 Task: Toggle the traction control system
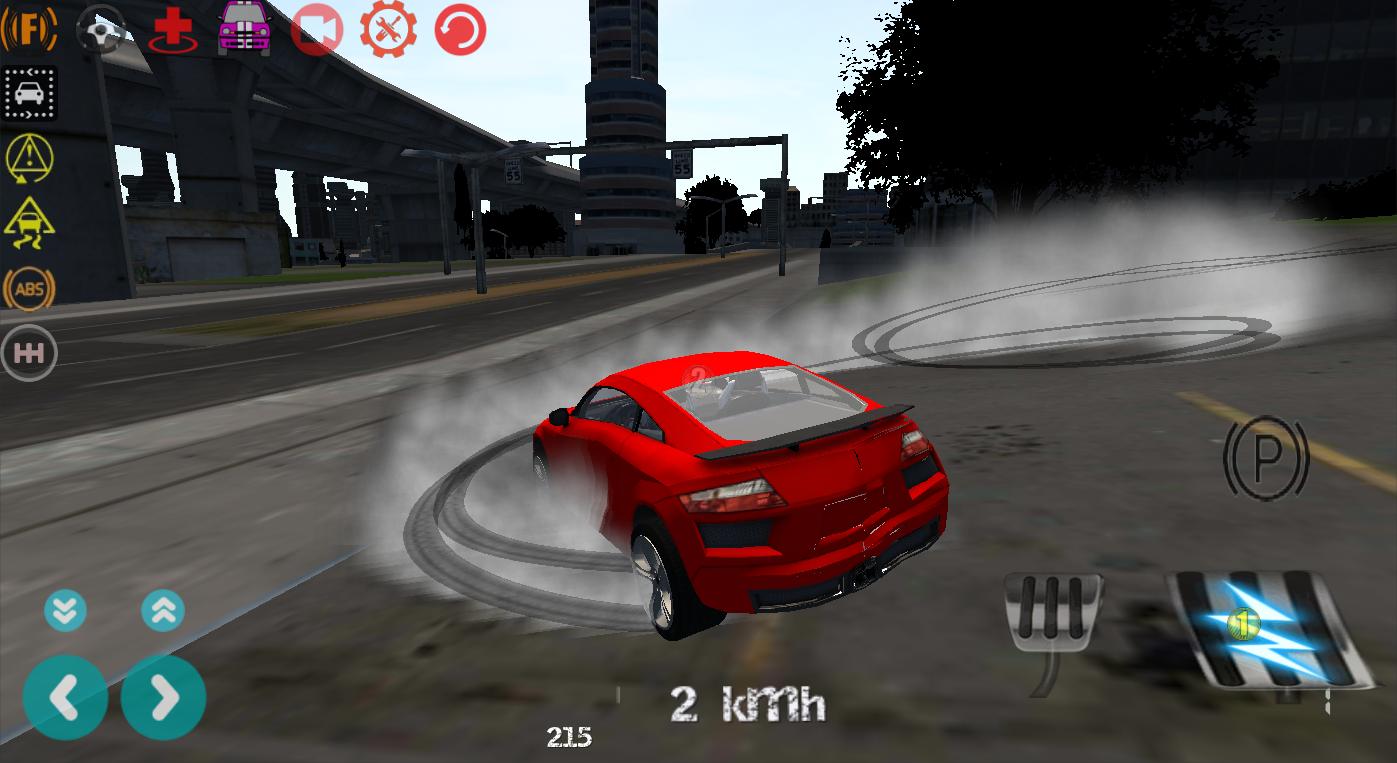point(29,223)
